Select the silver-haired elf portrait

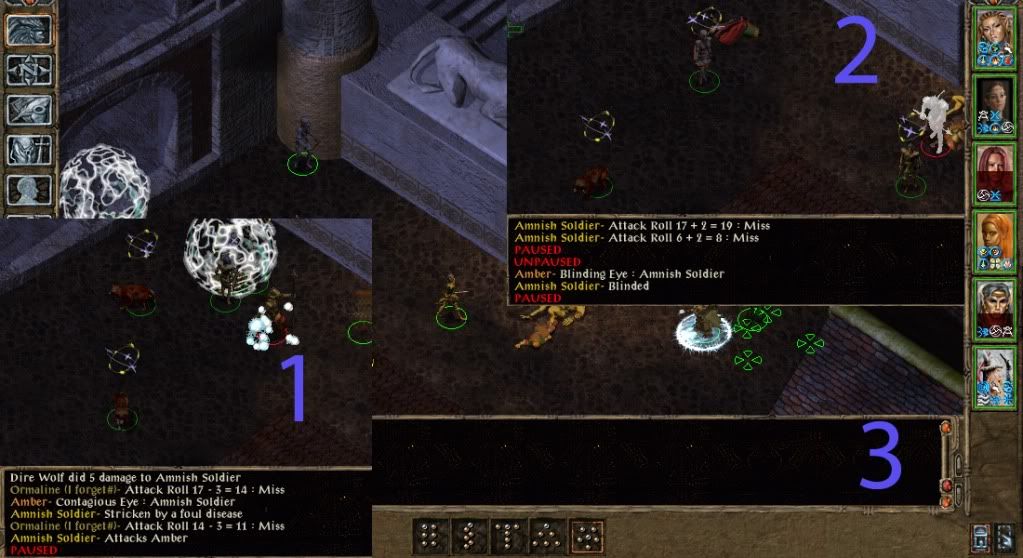tap(995, 310)
